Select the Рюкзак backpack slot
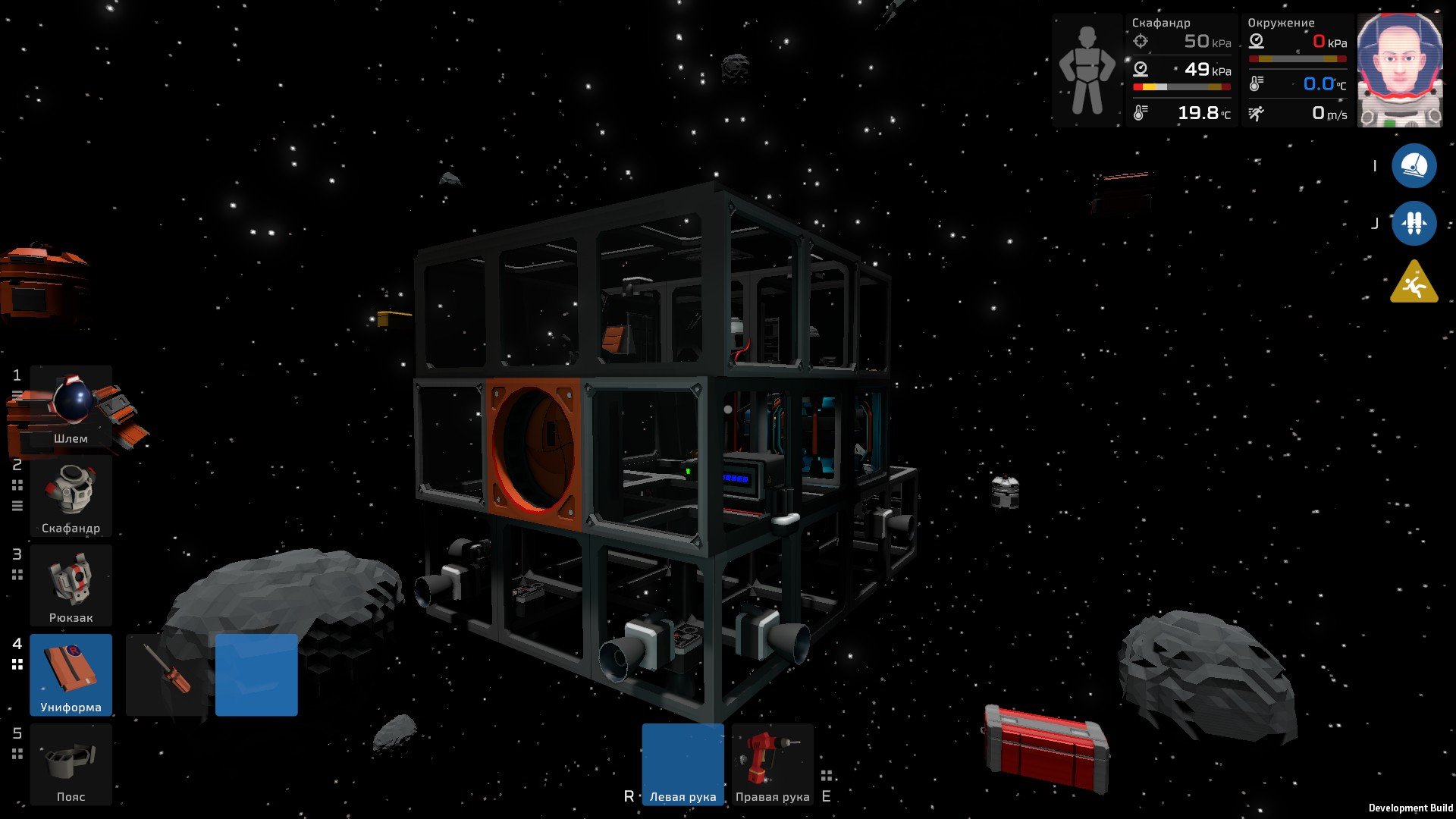This screenshot has width=1456, height=819. coord(71,585)
